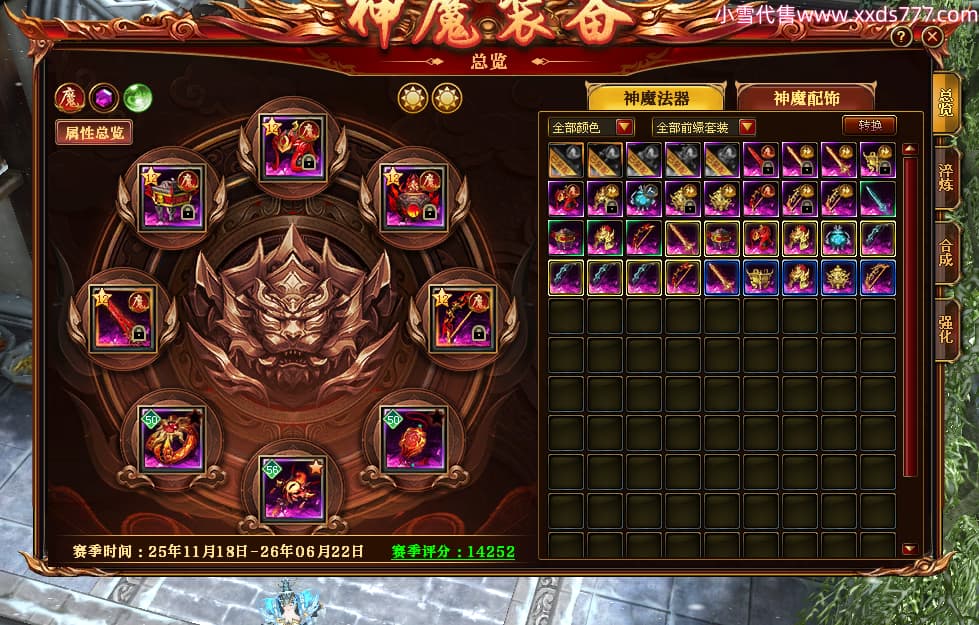Show the 属性总览 attribute overview
The image size is (979, 625).
tap(93, 132)
